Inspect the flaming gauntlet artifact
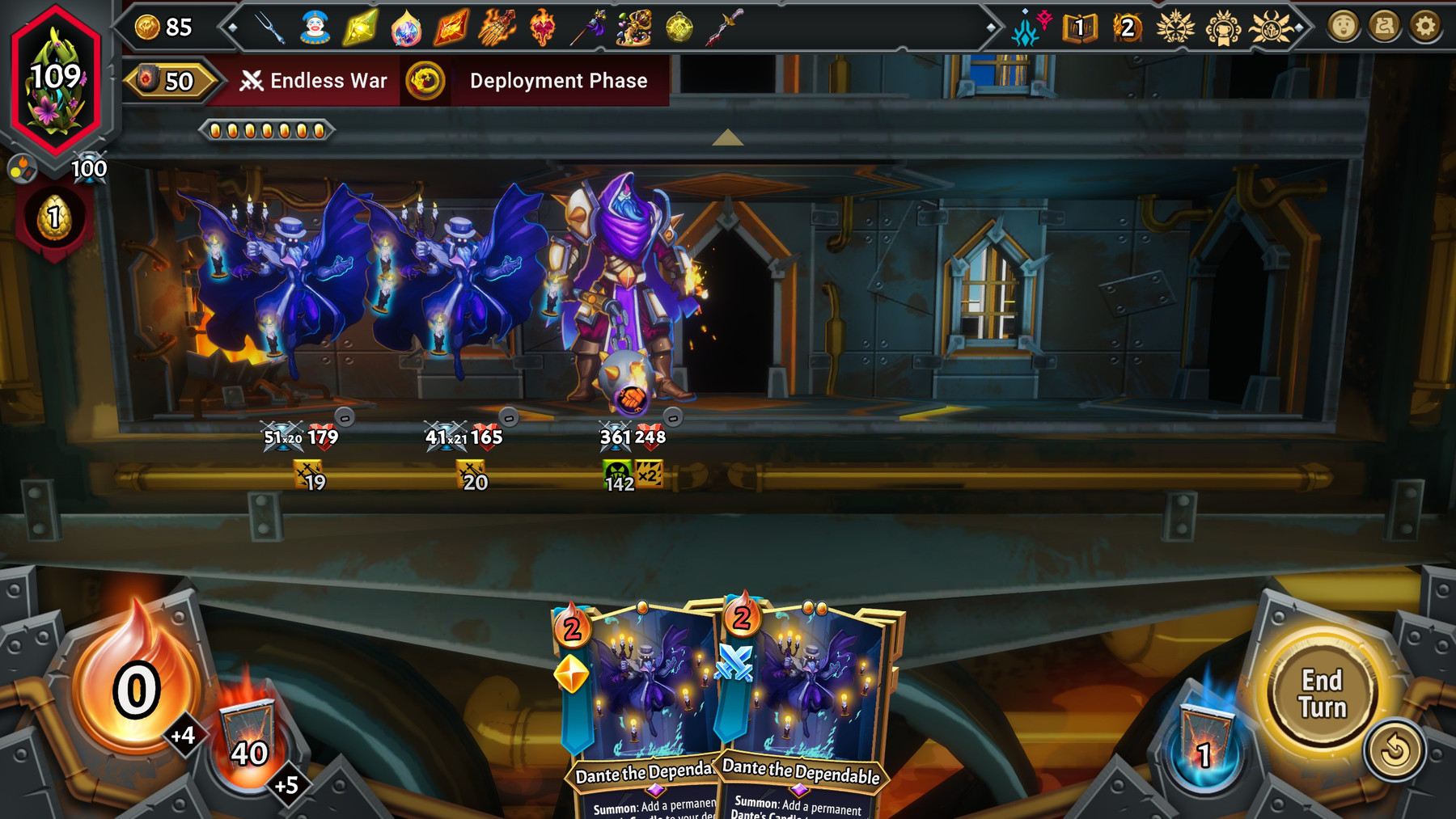The image size is (1456, 819). 496,28
